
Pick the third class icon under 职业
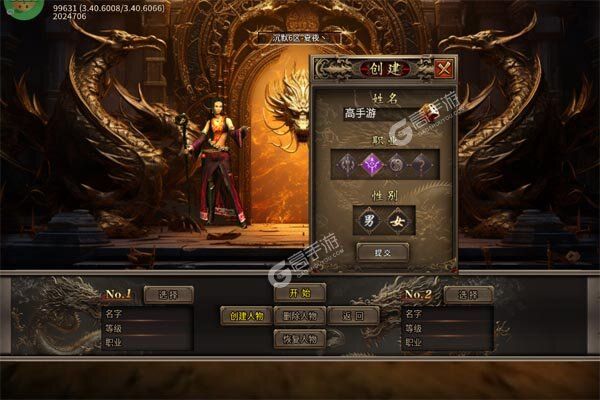[396, 164]
